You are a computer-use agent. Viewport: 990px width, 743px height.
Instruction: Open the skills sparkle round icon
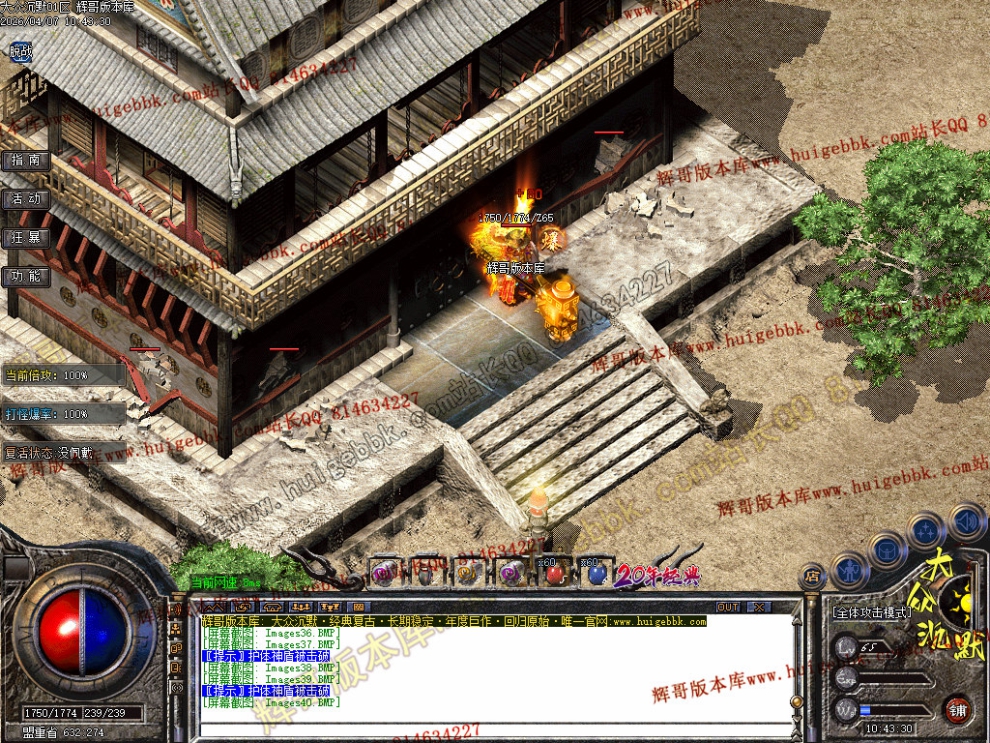[x=926, y=531]
